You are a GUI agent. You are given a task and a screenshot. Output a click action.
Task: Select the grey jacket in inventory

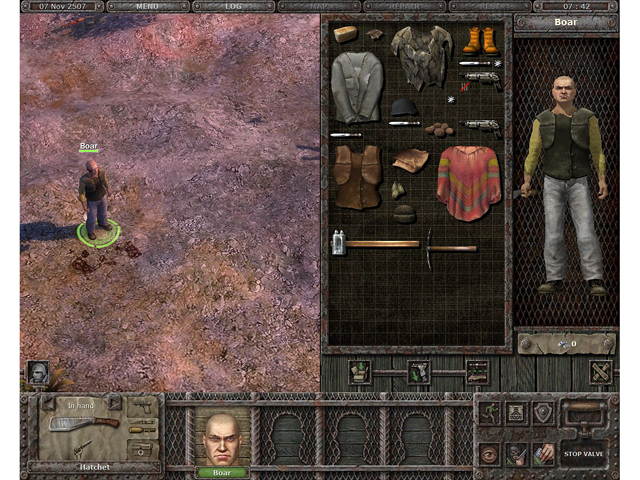click(356, 87)
